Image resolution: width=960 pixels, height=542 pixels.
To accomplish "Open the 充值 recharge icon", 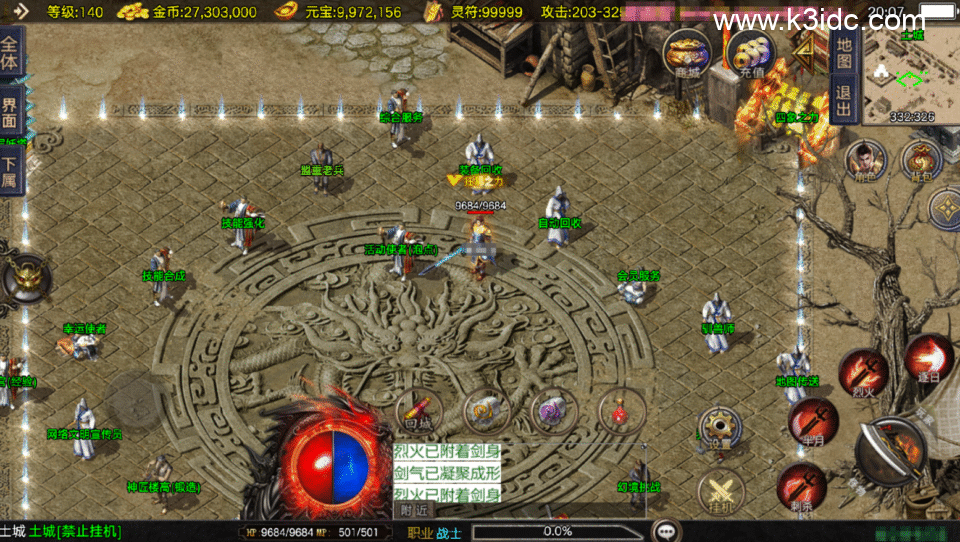I will (750, 54).
